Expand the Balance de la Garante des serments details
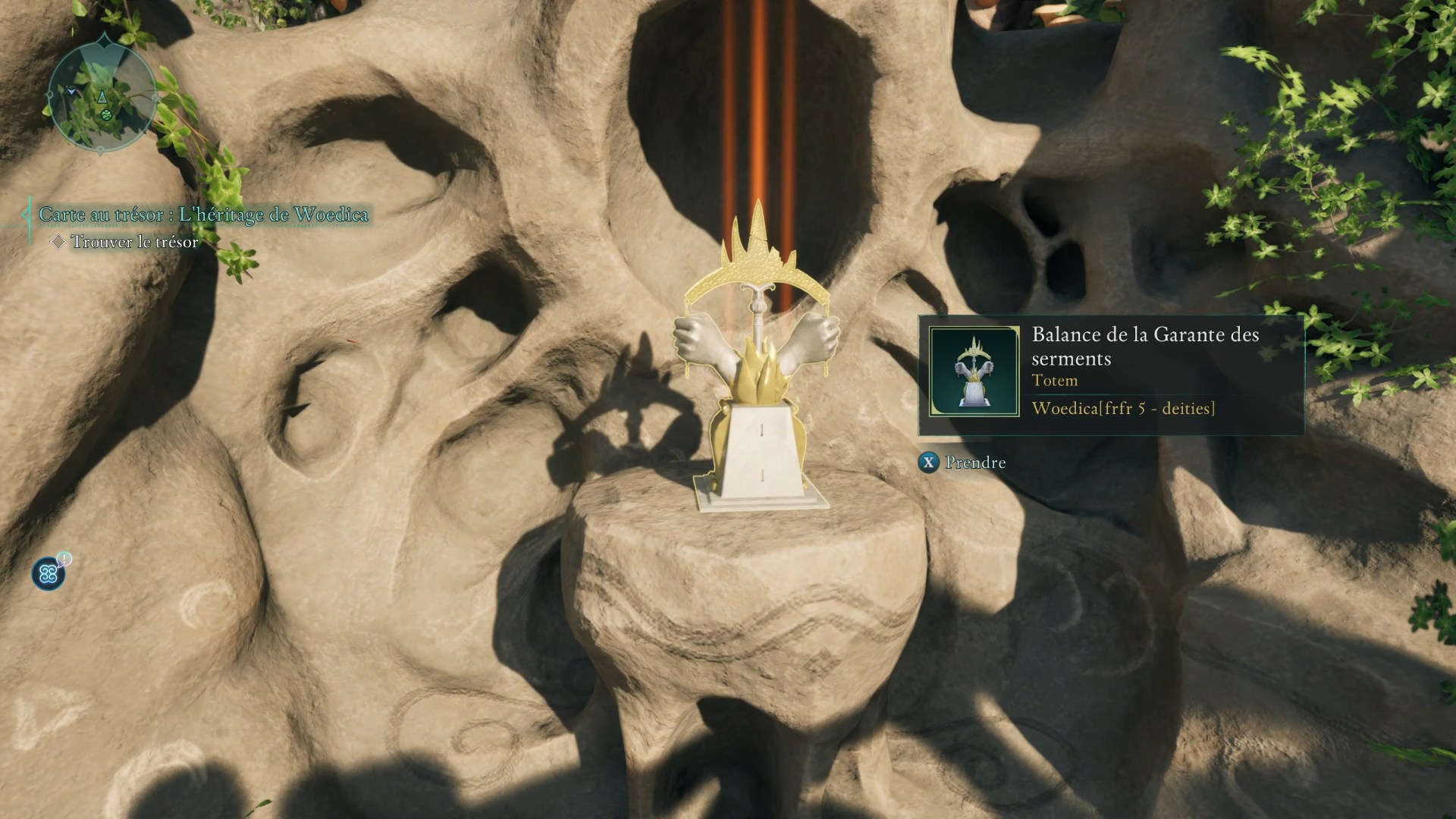This screenshot has width=1456, height=819. (1145, 346)
